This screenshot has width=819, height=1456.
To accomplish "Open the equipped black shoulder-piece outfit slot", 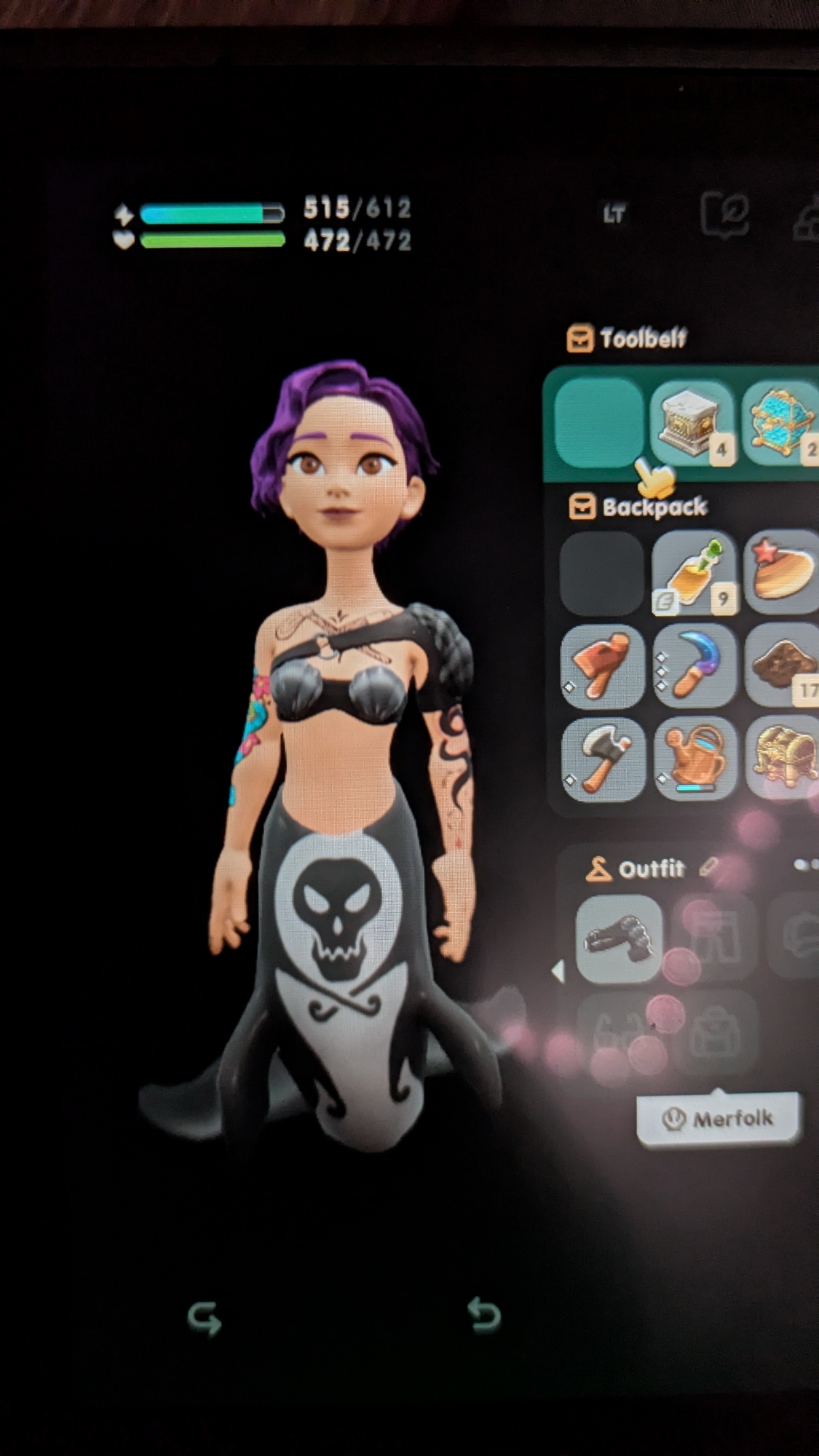I will coord(619,938).
